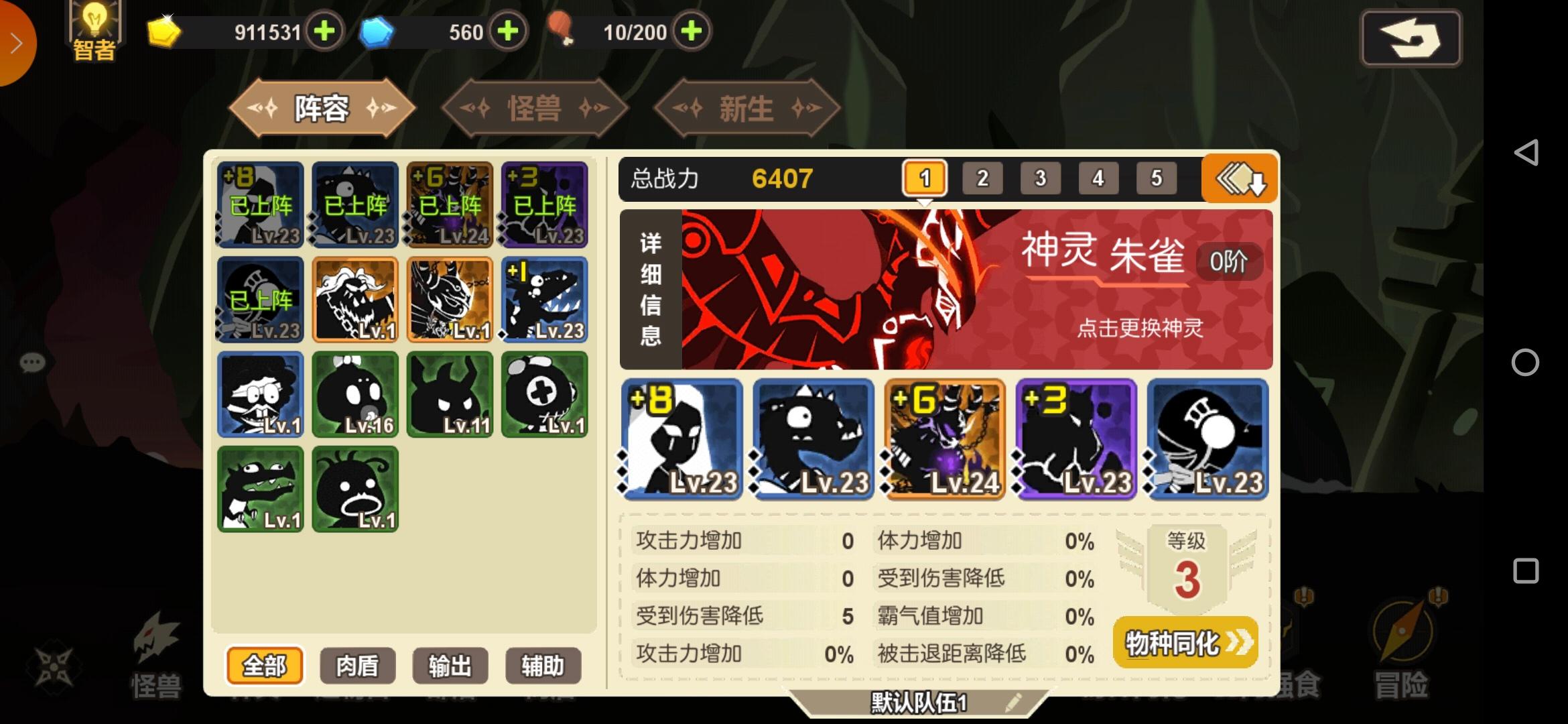Switch to the 怪兽 tab
The height and width of the screenshot is (724, 1568).
[536, 107]
